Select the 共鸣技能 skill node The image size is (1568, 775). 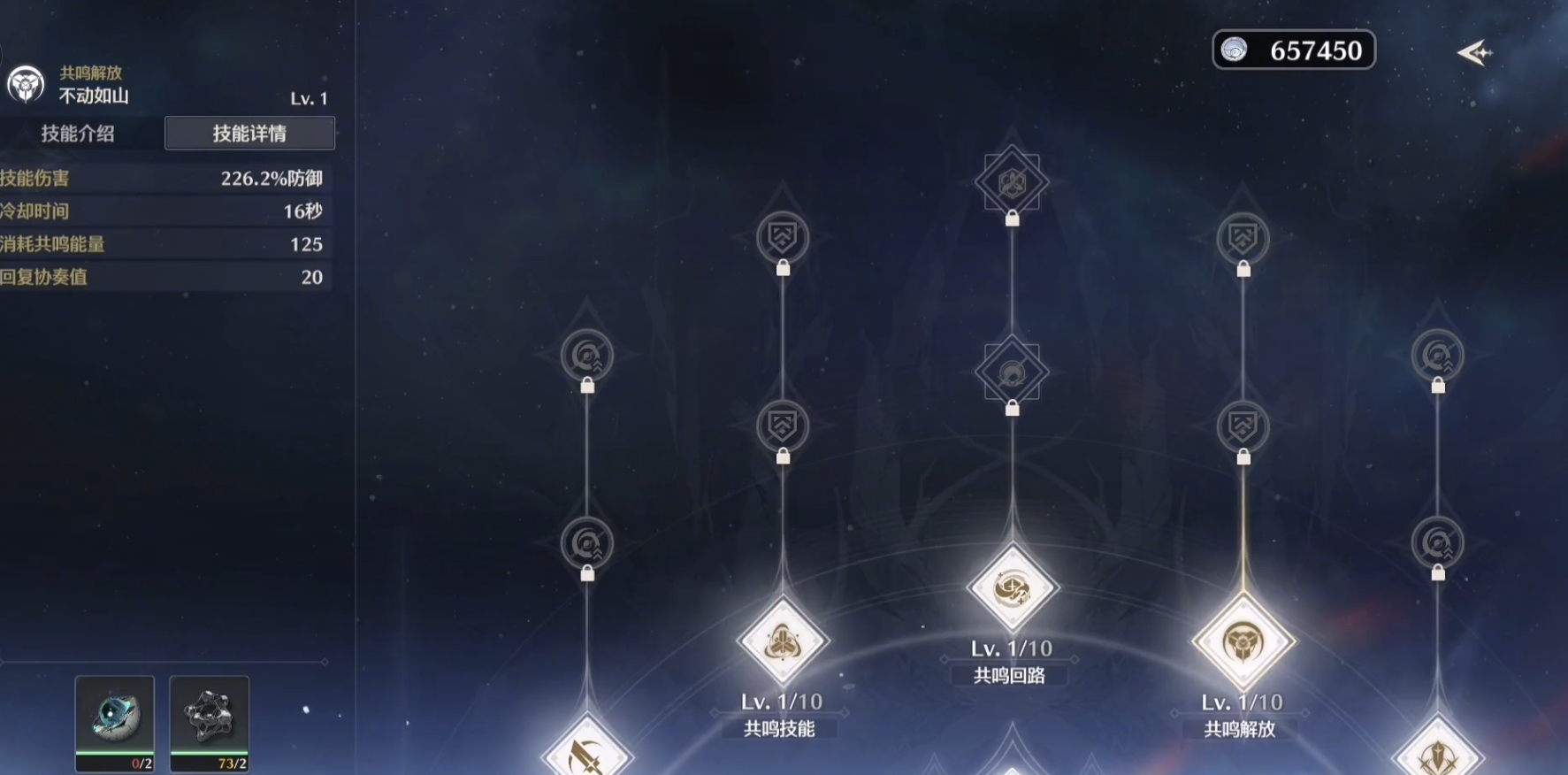click(x=783, y=642)
